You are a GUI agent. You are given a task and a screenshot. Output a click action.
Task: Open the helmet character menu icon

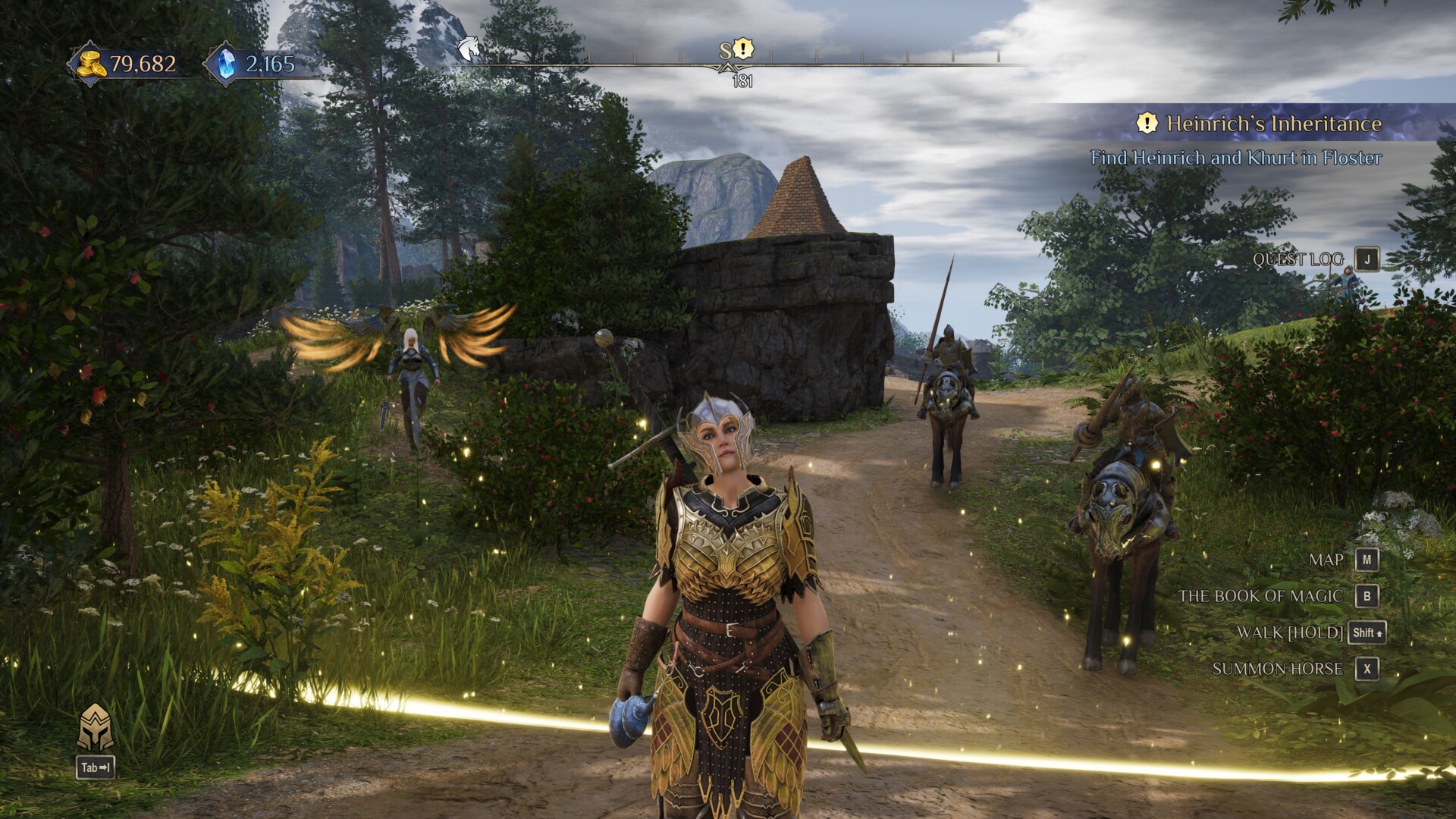[x=96, y=727]
